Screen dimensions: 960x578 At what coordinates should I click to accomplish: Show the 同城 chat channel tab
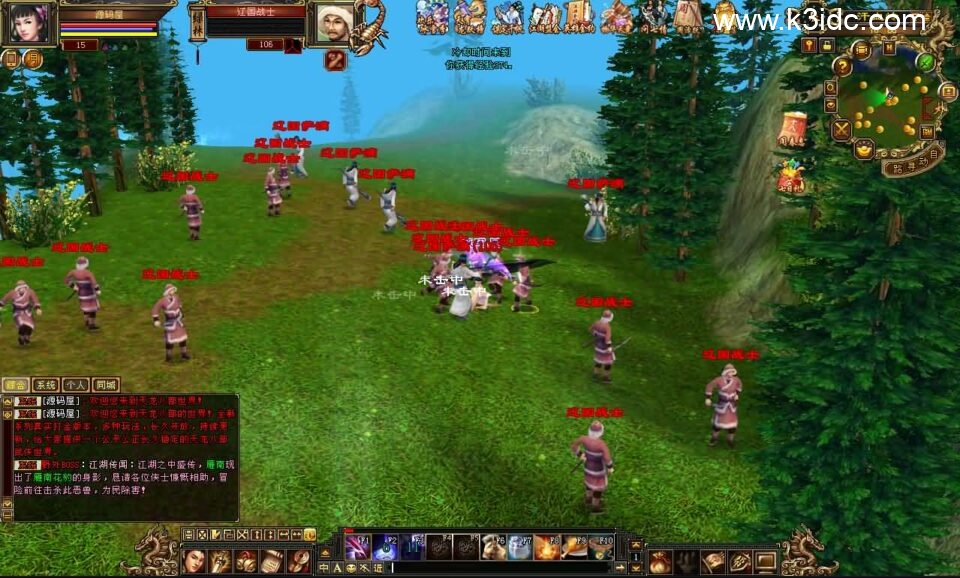pyautogui.click(x=106, y=385)
